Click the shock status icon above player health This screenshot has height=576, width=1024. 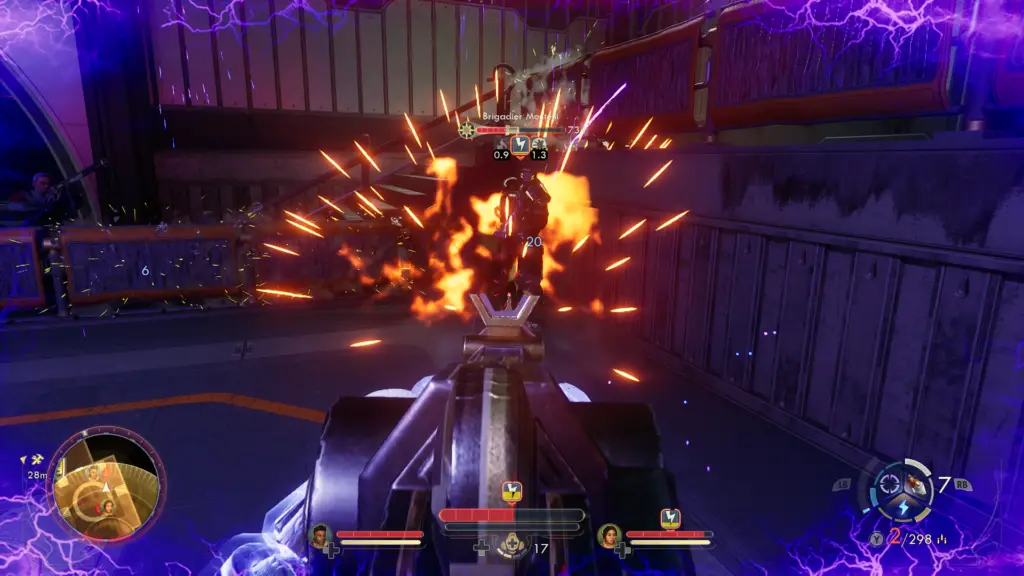point(512,491)
